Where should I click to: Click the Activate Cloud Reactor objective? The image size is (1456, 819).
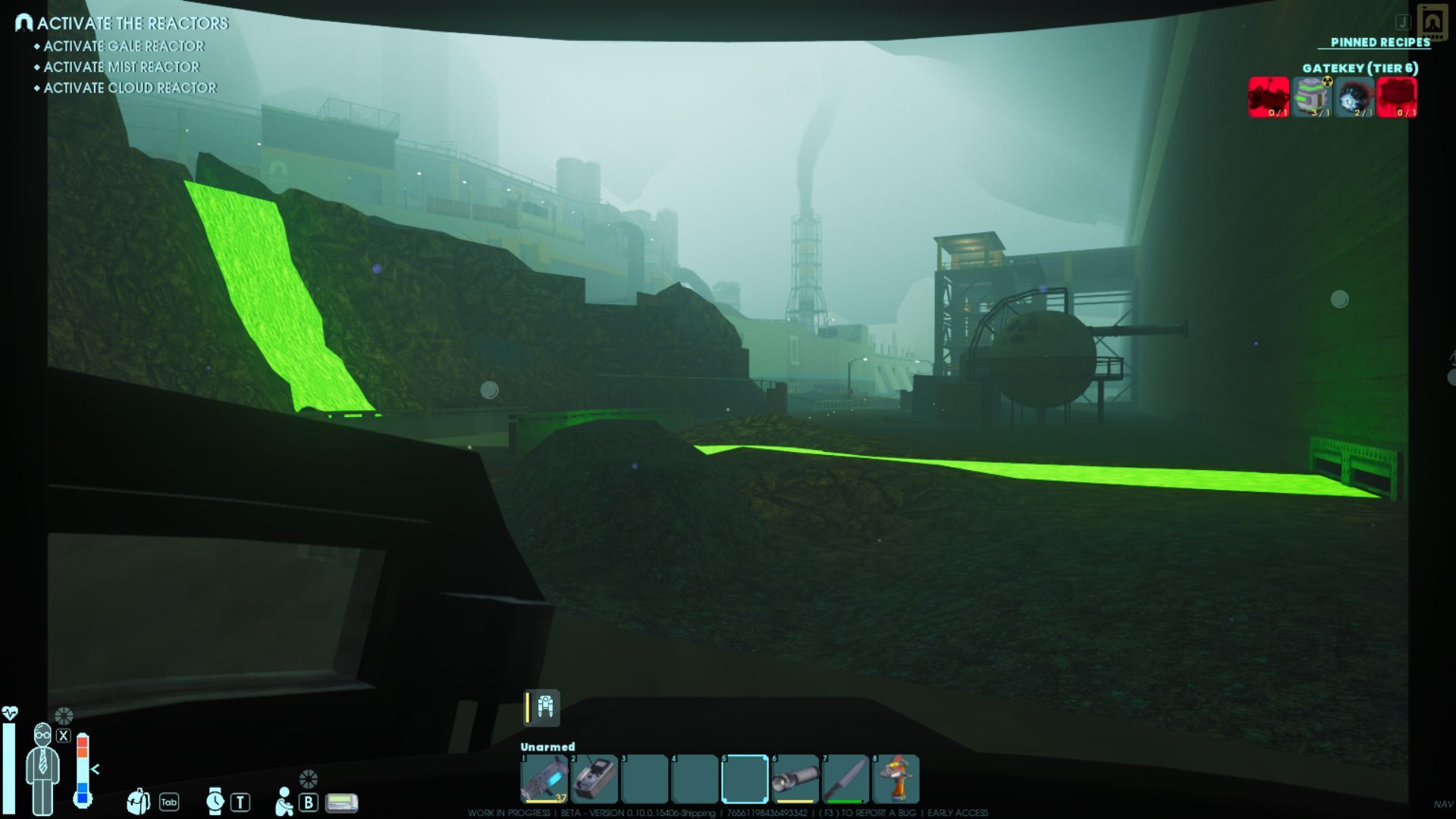130,88
